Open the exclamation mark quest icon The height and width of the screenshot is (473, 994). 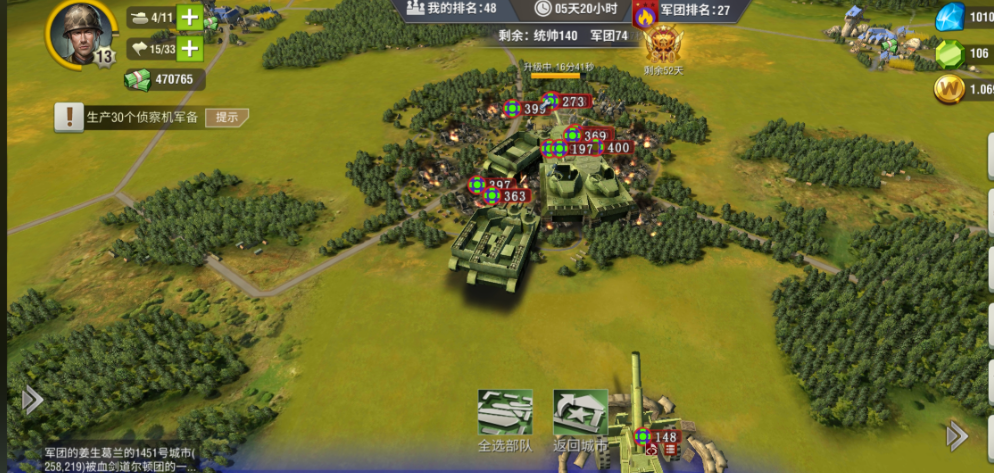[x=69, y=117]
